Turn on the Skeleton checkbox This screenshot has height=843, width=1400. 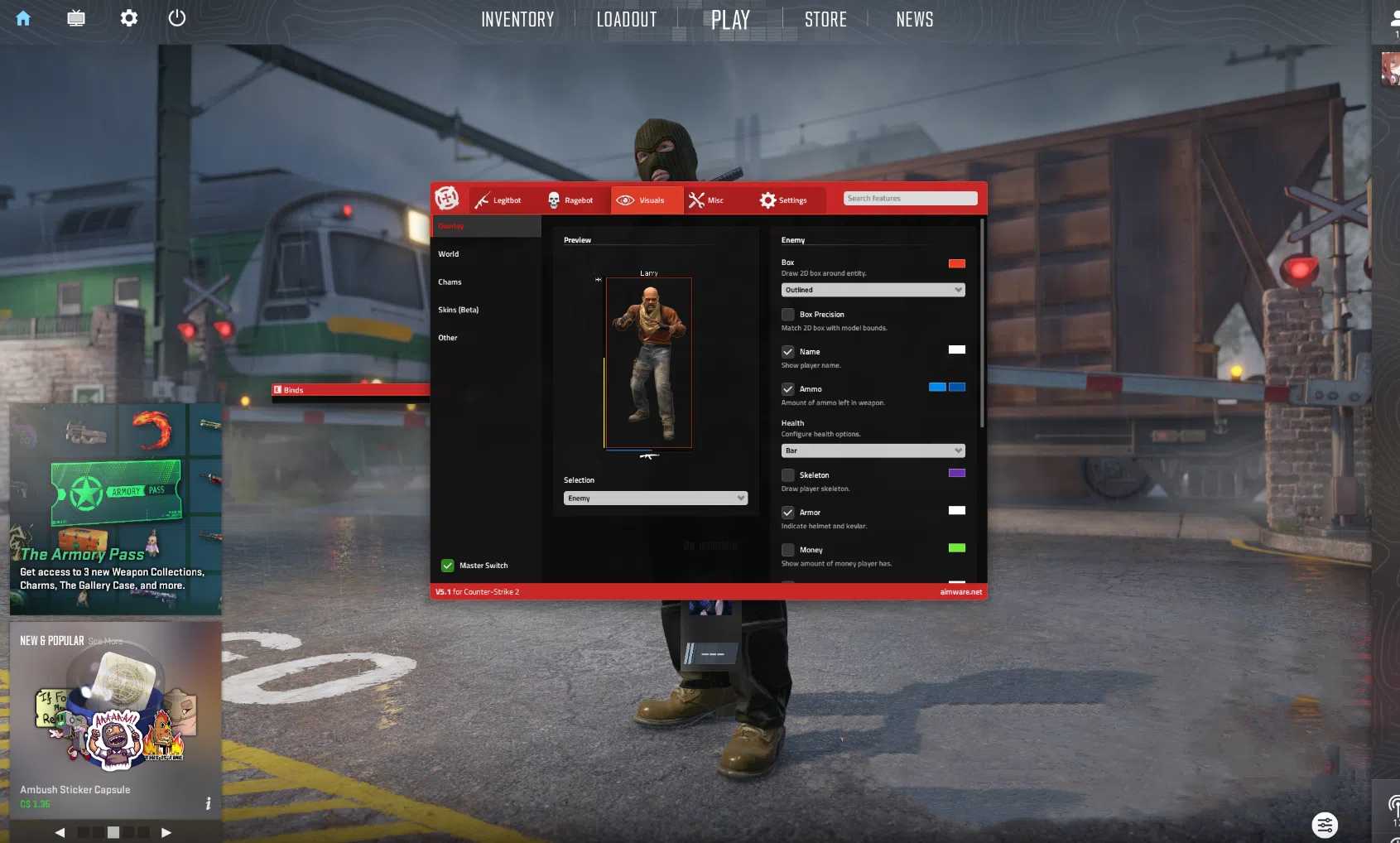click(x=788, y=475)
